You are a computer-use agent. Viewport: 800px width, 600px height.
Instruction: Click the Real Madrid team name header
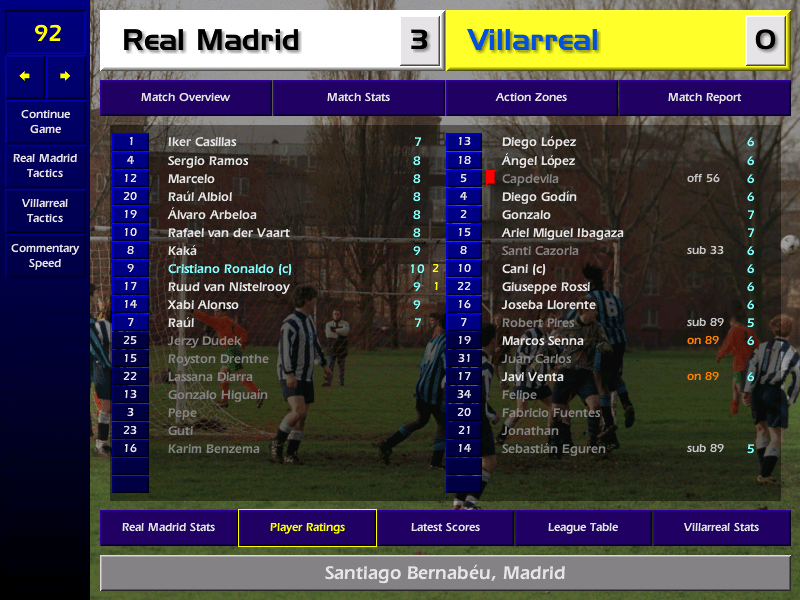211,40
